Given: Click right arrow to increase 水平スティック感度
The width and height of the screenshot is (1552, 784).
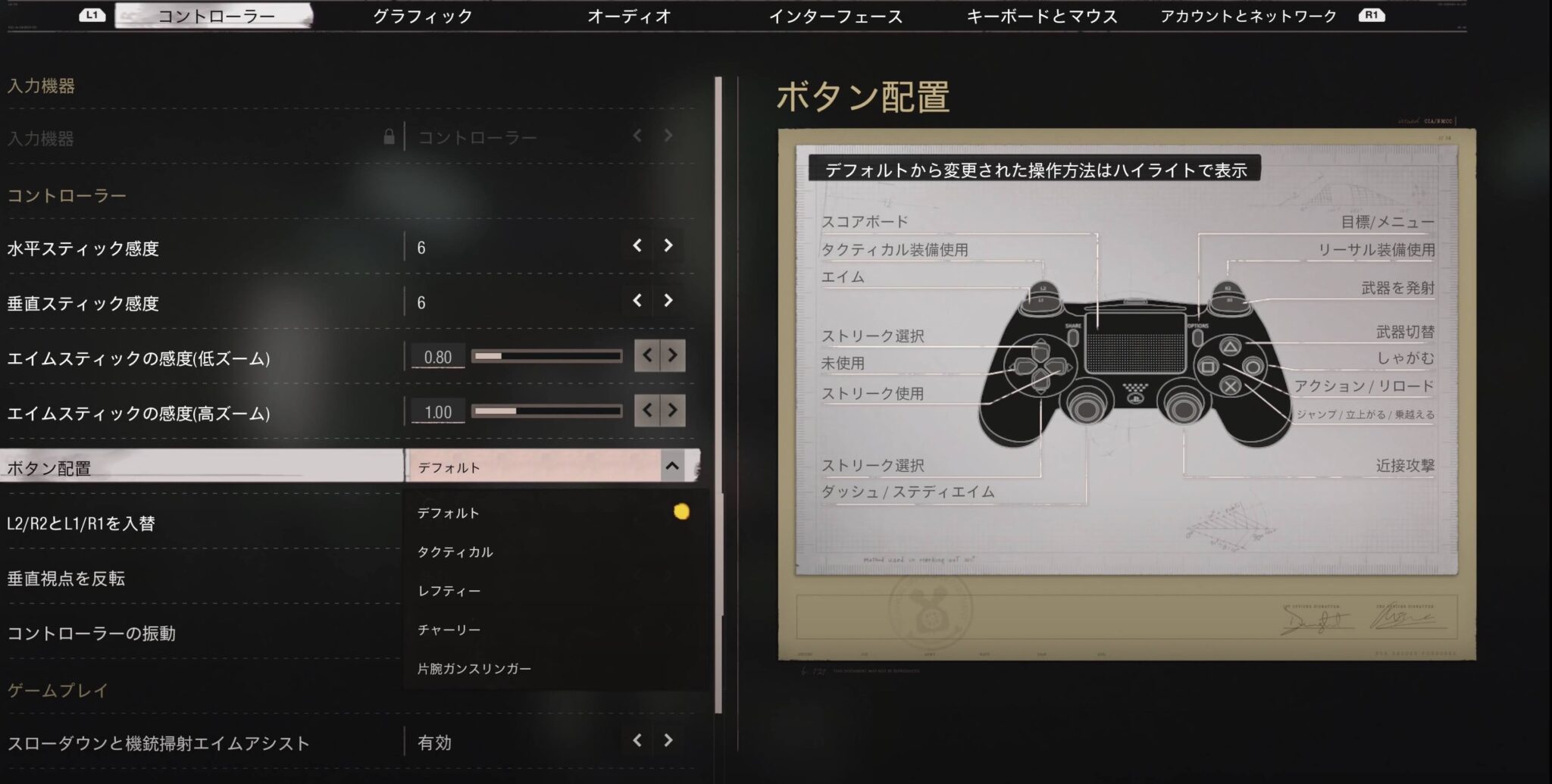Looking at the screenshot, I should tap(668, 245).
